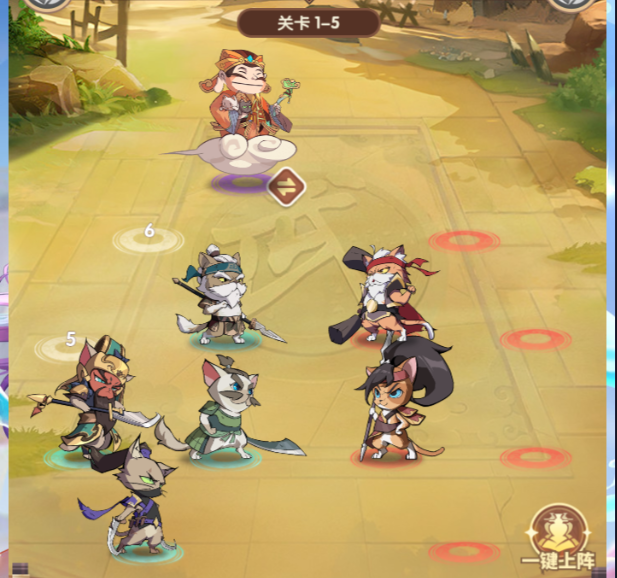Select the empty formation slot numbered 6
Image resolution: width=617 pixels, height=578 pixels.
(148, 238)
